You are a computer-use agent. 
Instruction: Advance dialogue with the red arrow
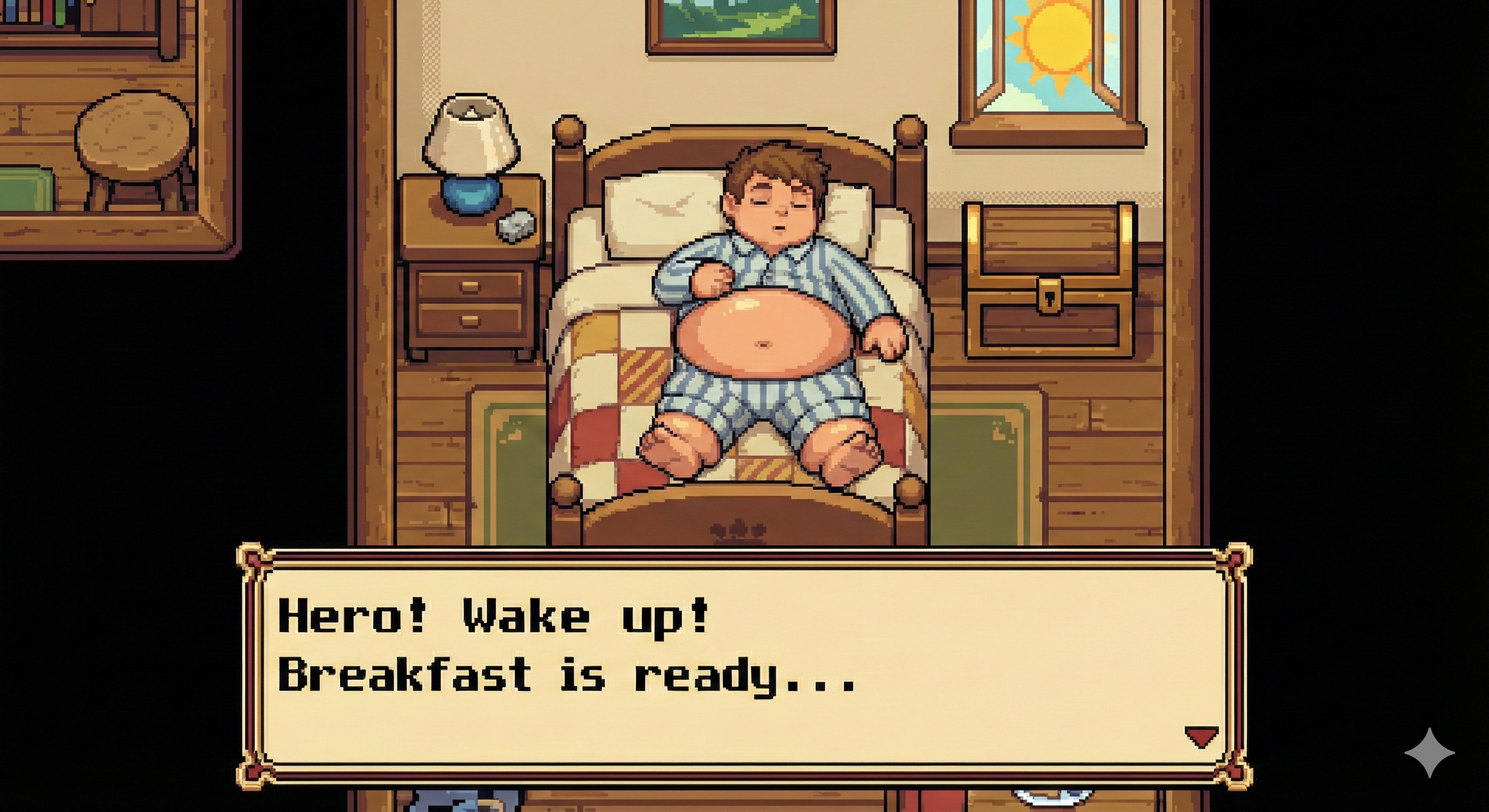(x=1202, y=737)
